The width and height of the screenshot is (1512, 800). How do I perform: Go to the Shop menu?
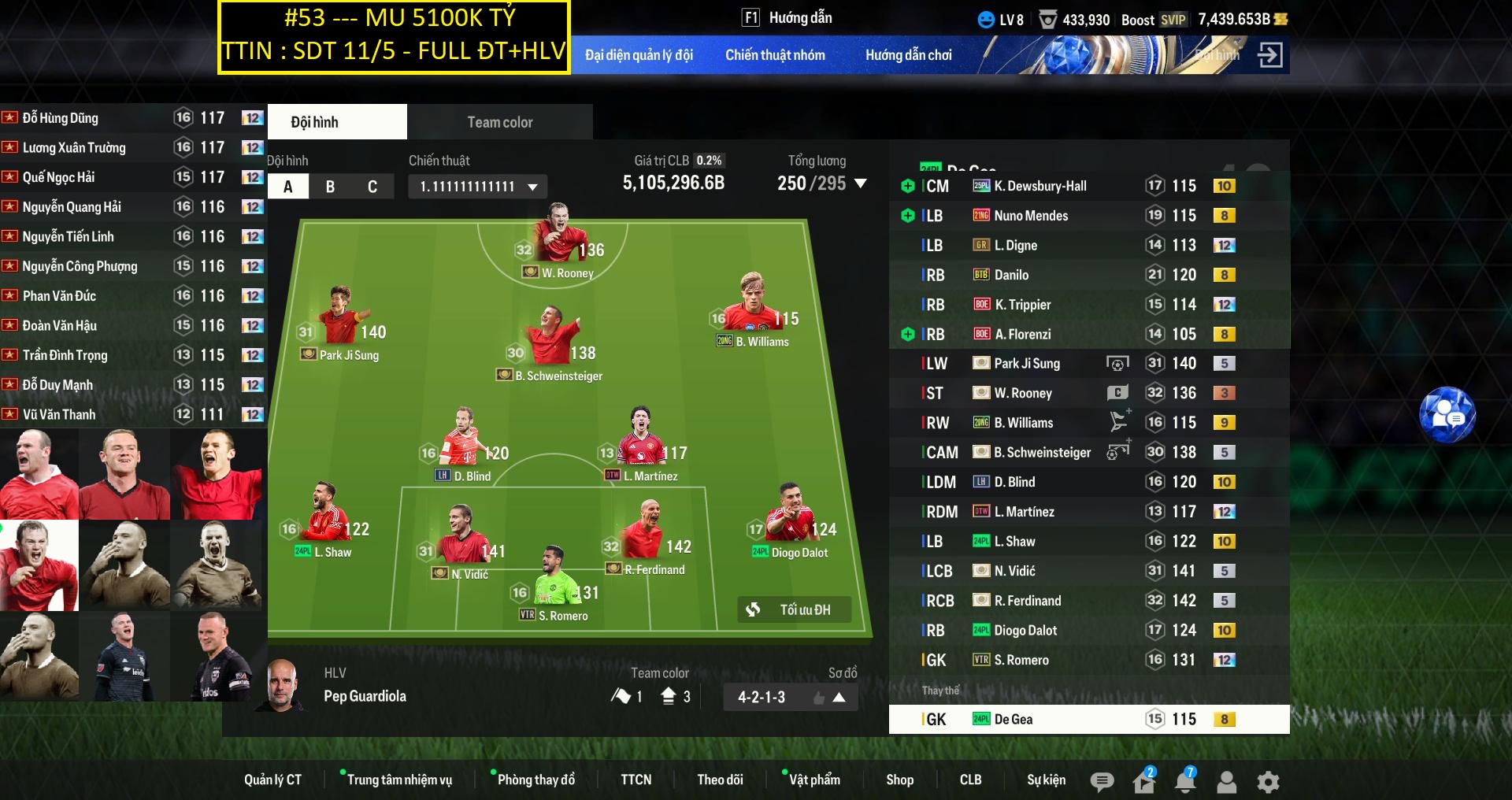tap(899, 780)
